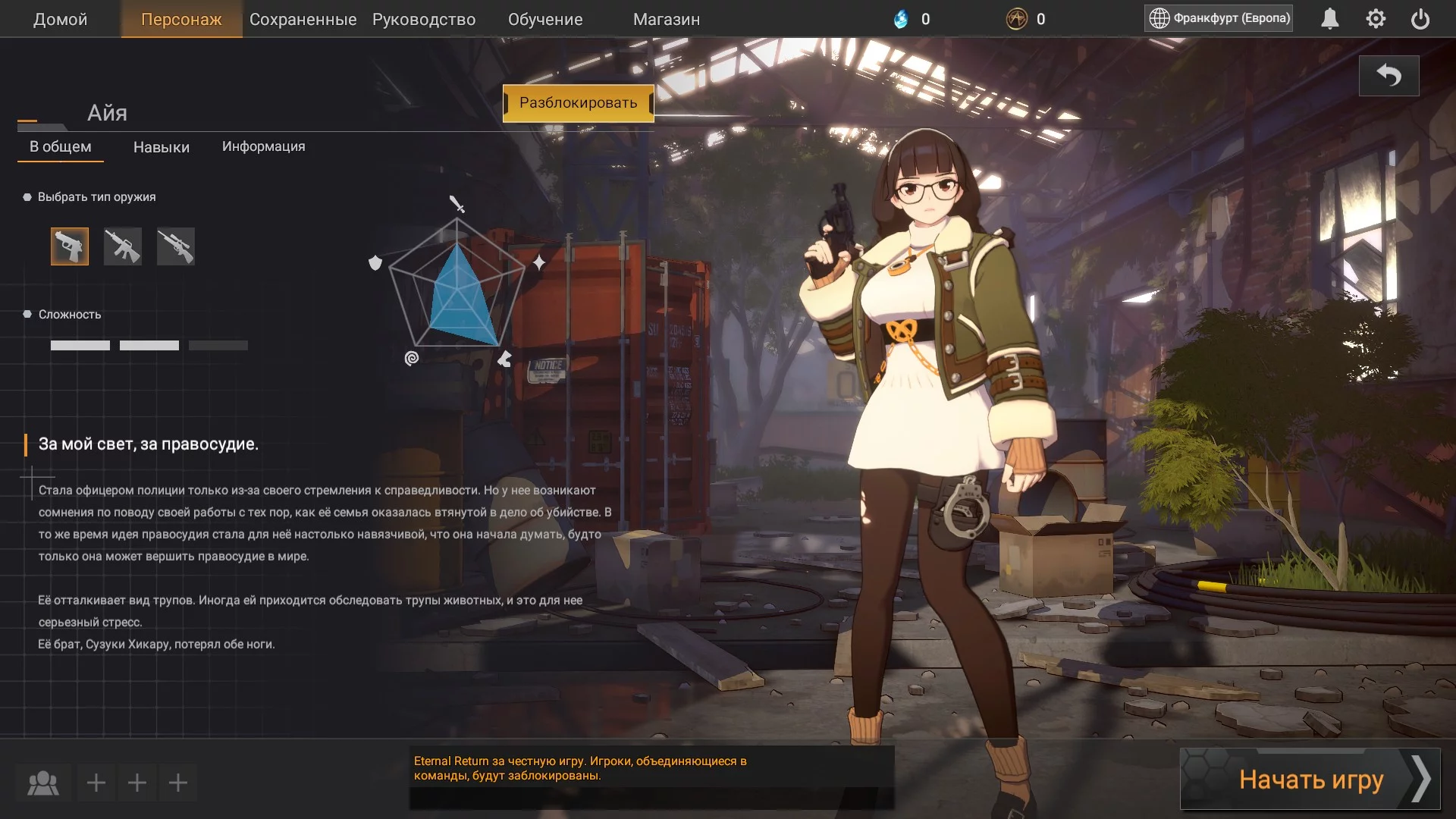
Task: Show the Навыки skills tab
Action: pos(162,147)
